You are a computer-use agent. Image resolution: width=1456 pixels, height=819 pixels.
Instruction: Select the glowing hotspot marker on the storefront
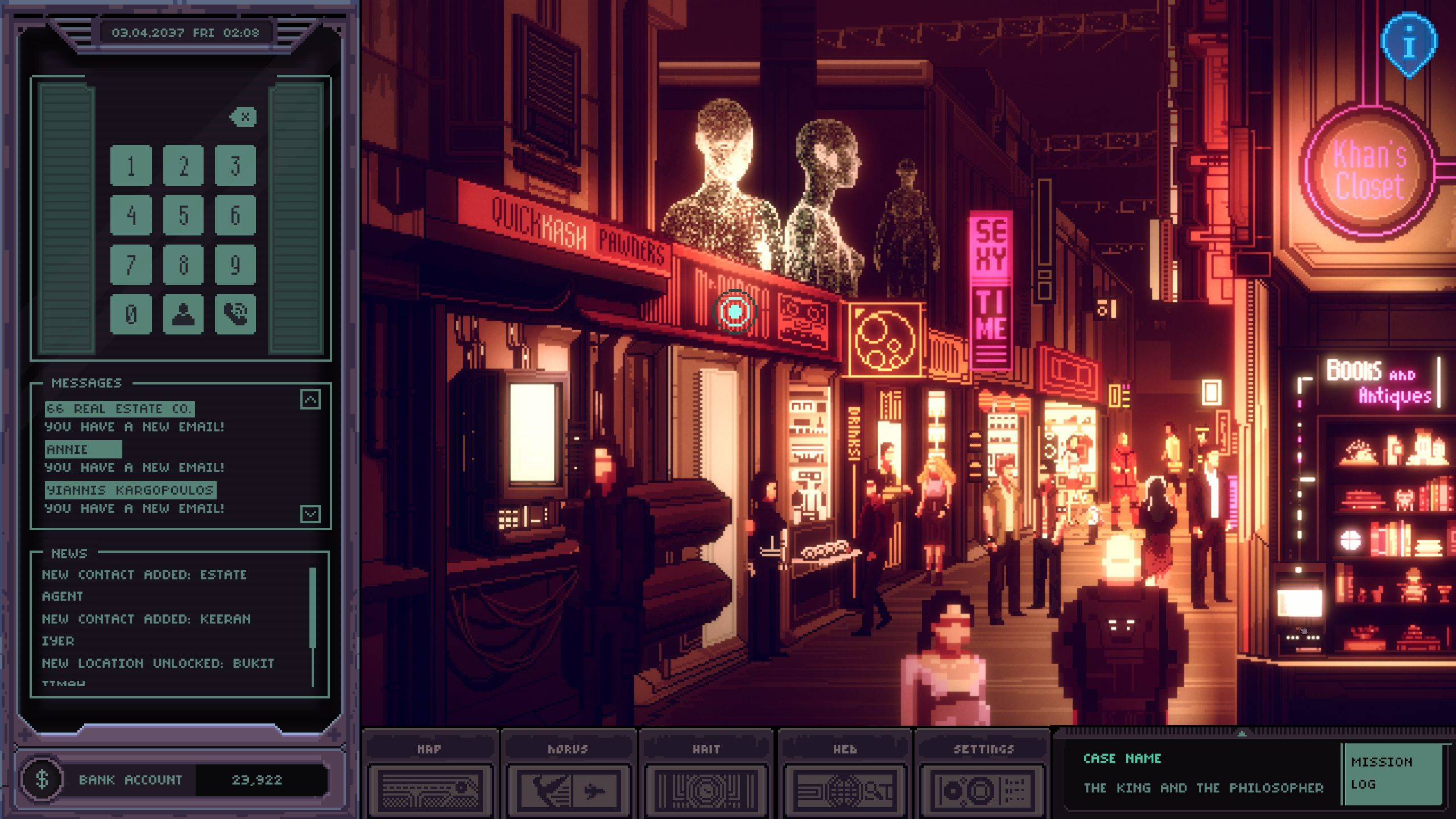point(735,311)
